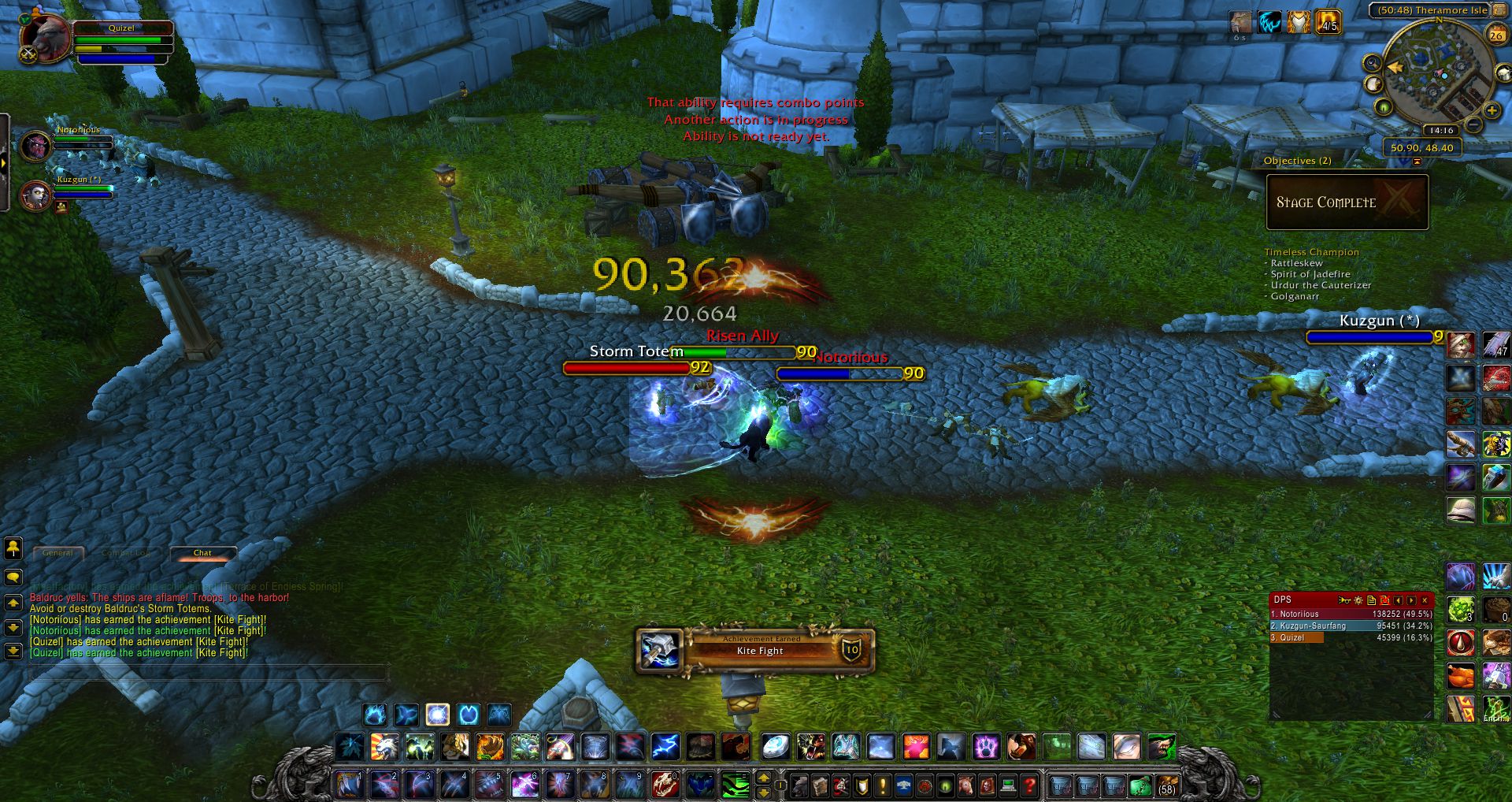Use the red skull ability in slot 0

click(664, 785)
